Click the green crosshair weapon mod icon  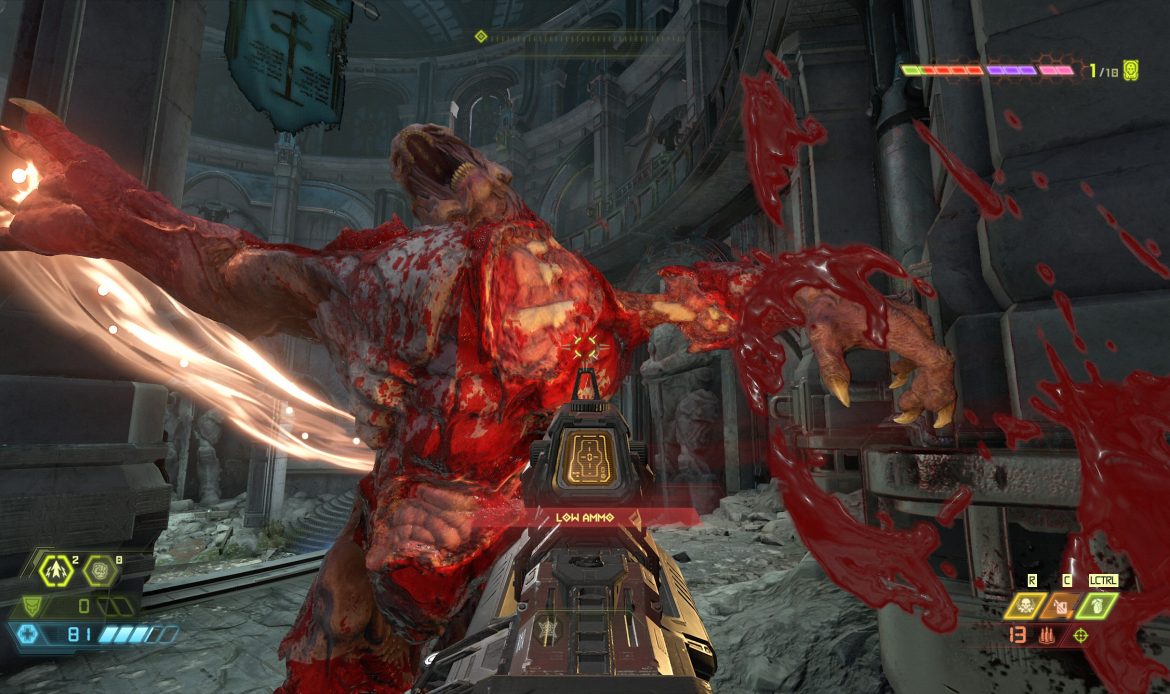pyautogui.click(x=1081, y=634)
